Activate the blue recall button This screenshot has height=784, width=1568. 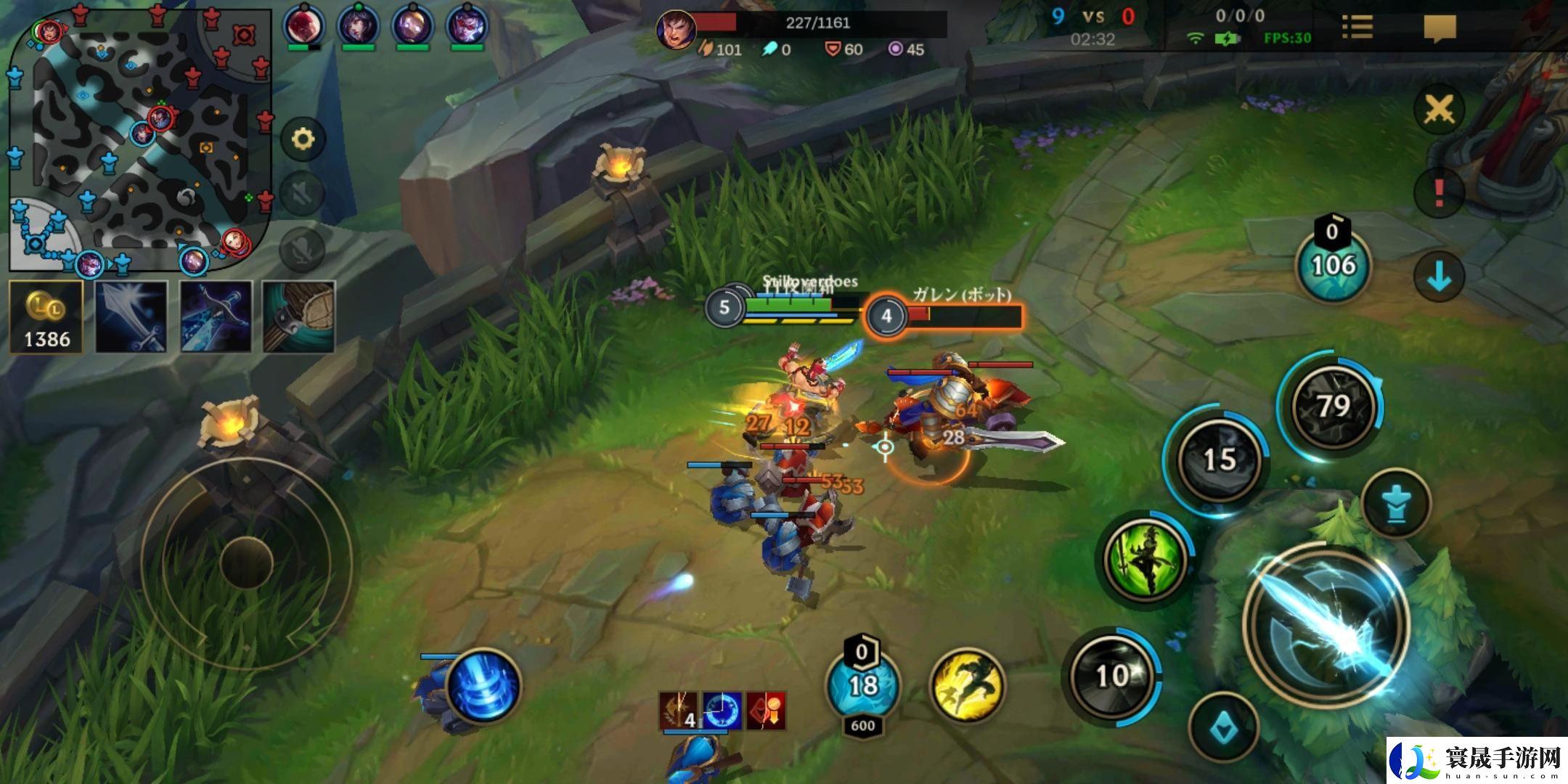483,687
